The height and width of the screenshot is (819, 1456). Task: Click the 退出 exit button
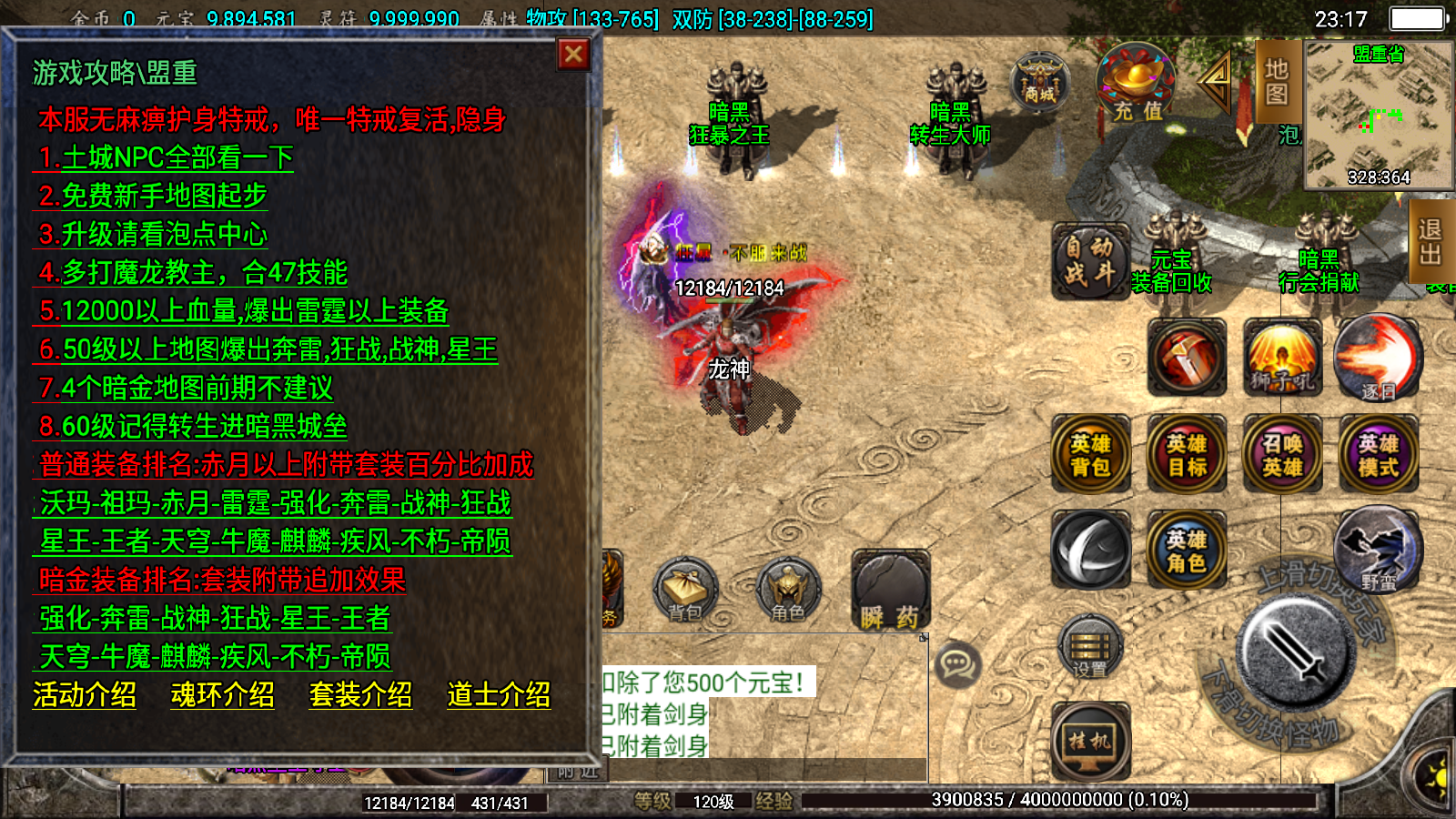pos(1431,241)
